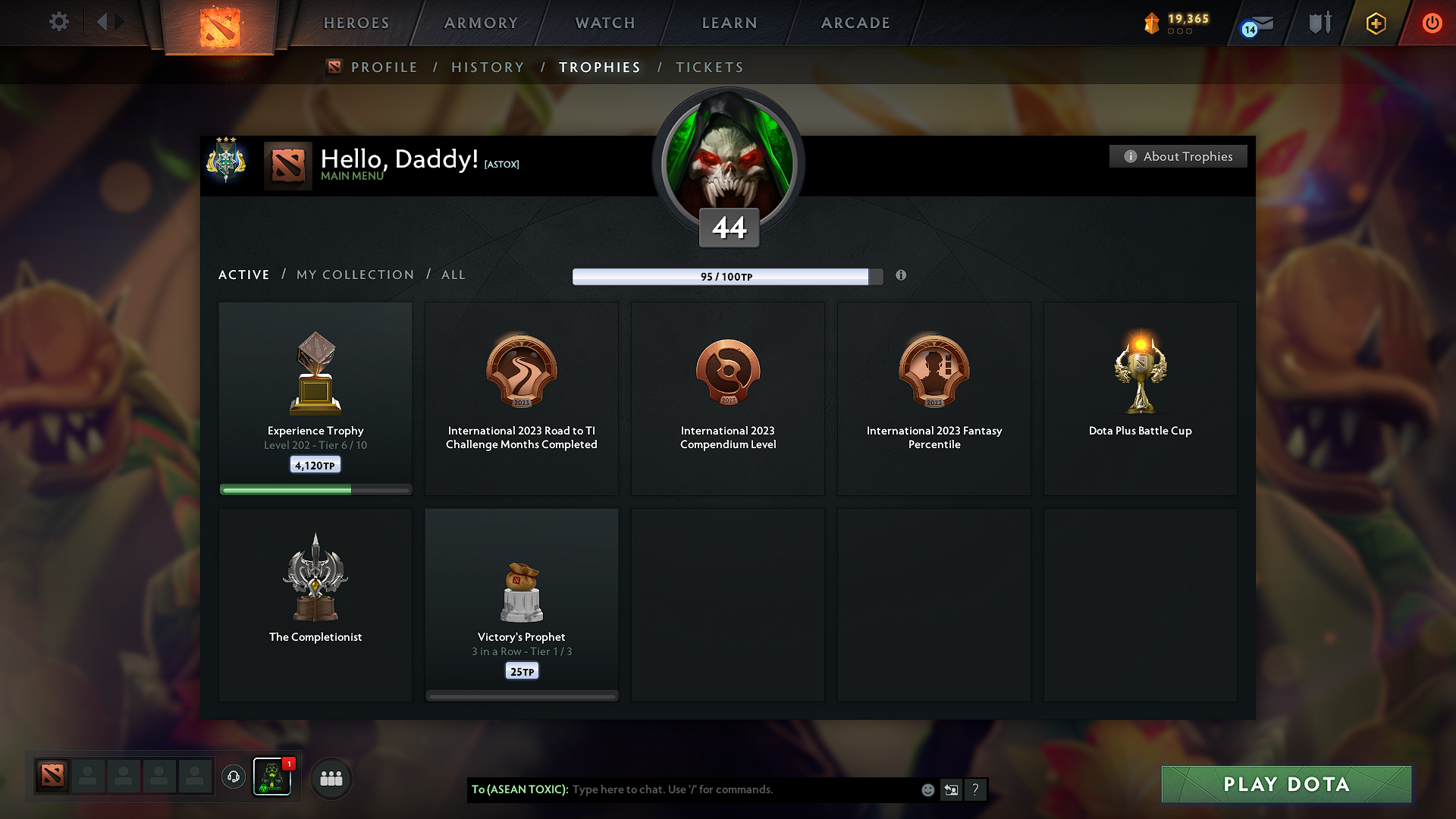The height and width of the screenshot is (819, 1456).
Task: Select the voice chat headset icon
Action: point(233,777)
